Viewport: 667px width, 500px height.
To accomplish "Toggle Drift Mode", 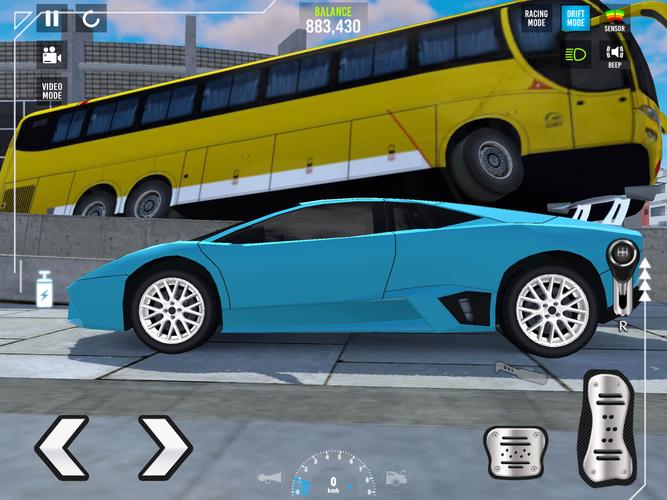I will click(x=575, y=18).
